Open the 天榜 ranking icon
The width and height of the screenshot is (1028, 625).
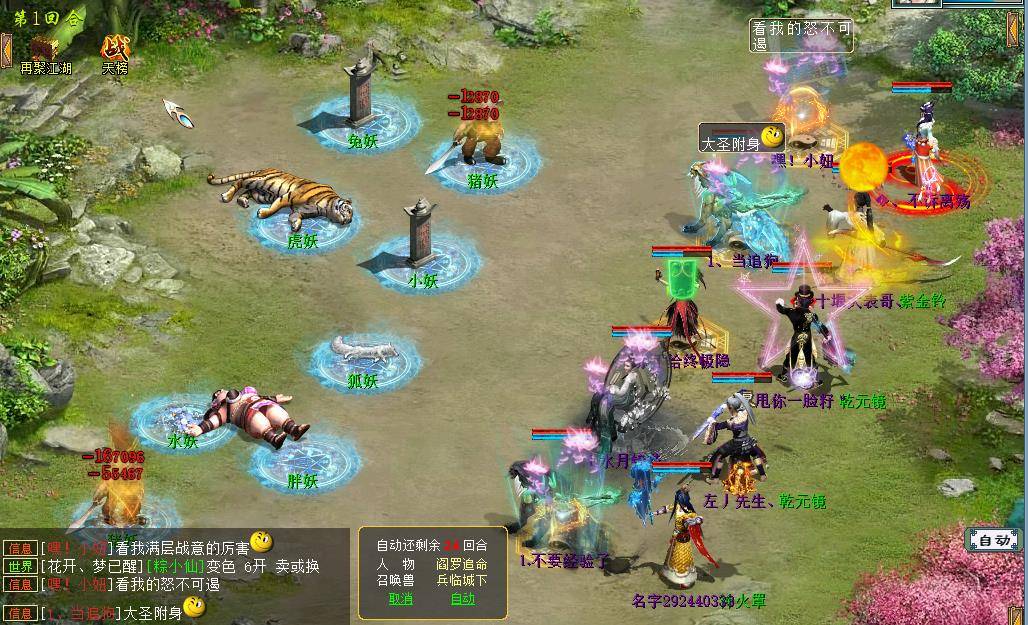pos(115,47)
